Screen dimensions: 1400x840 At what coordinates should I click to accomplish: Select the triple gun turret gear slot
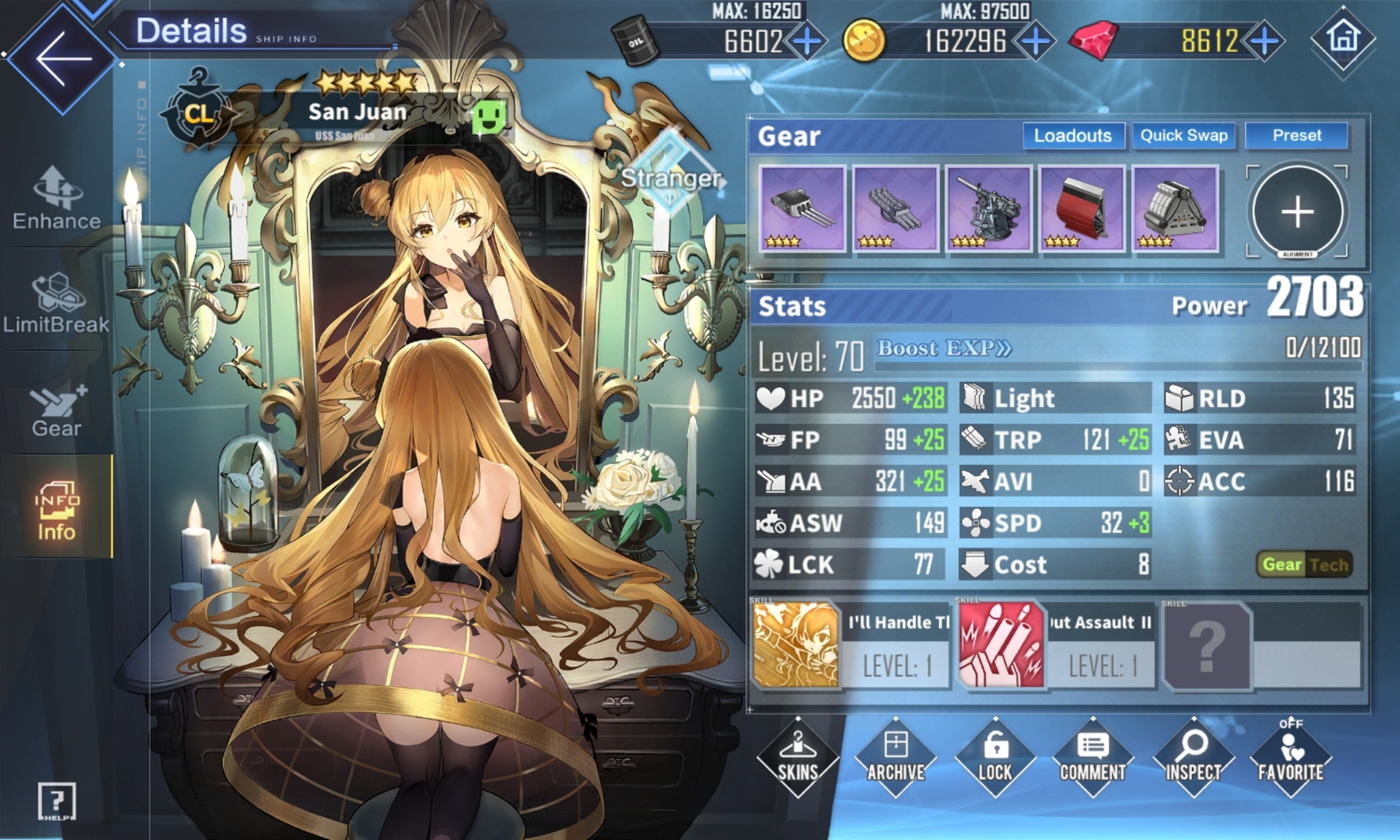[802, 209]
